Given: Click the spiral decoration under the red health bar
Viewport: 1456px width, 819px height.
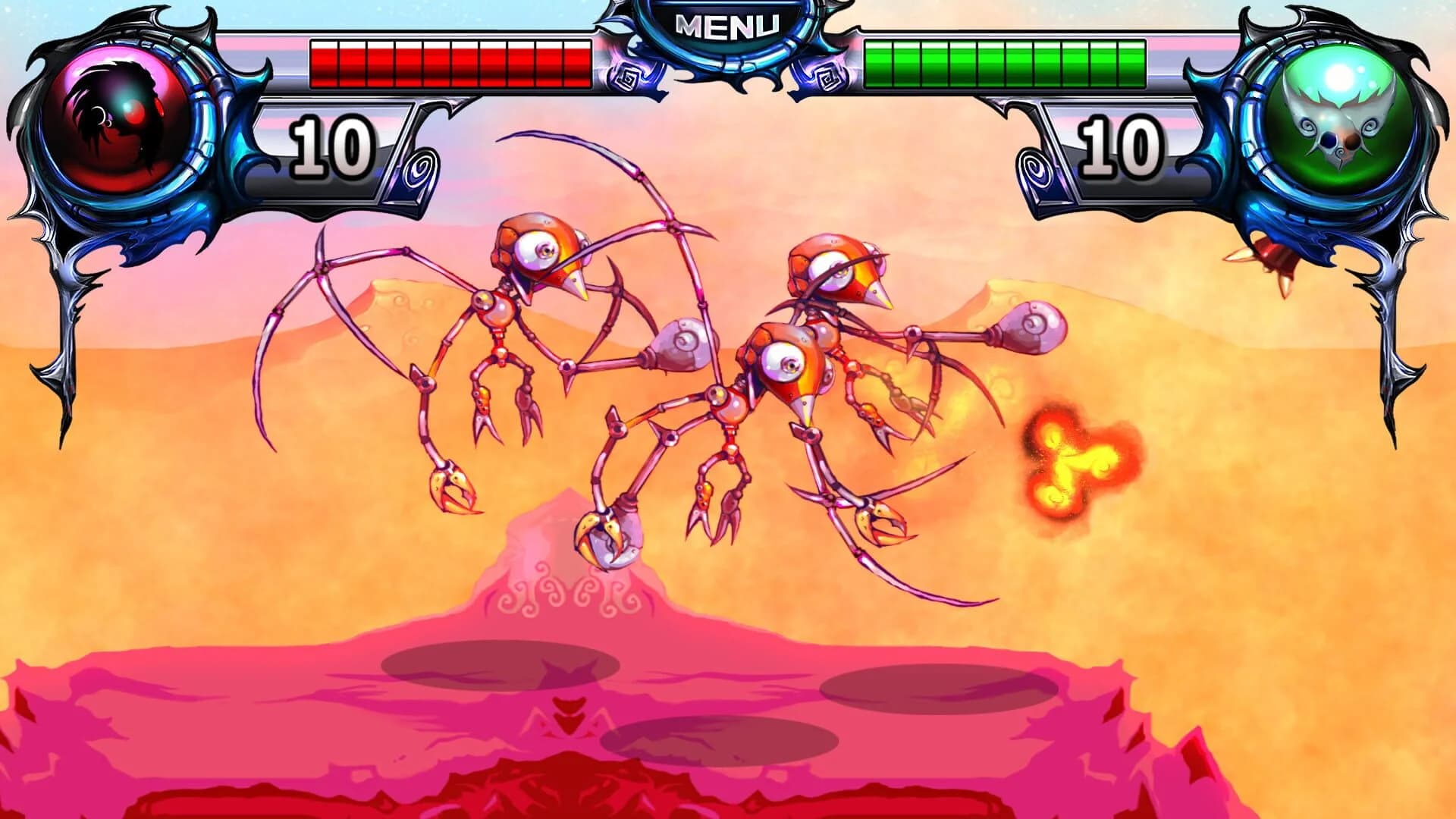Looking at the screenshot, I should coord(422,168).
